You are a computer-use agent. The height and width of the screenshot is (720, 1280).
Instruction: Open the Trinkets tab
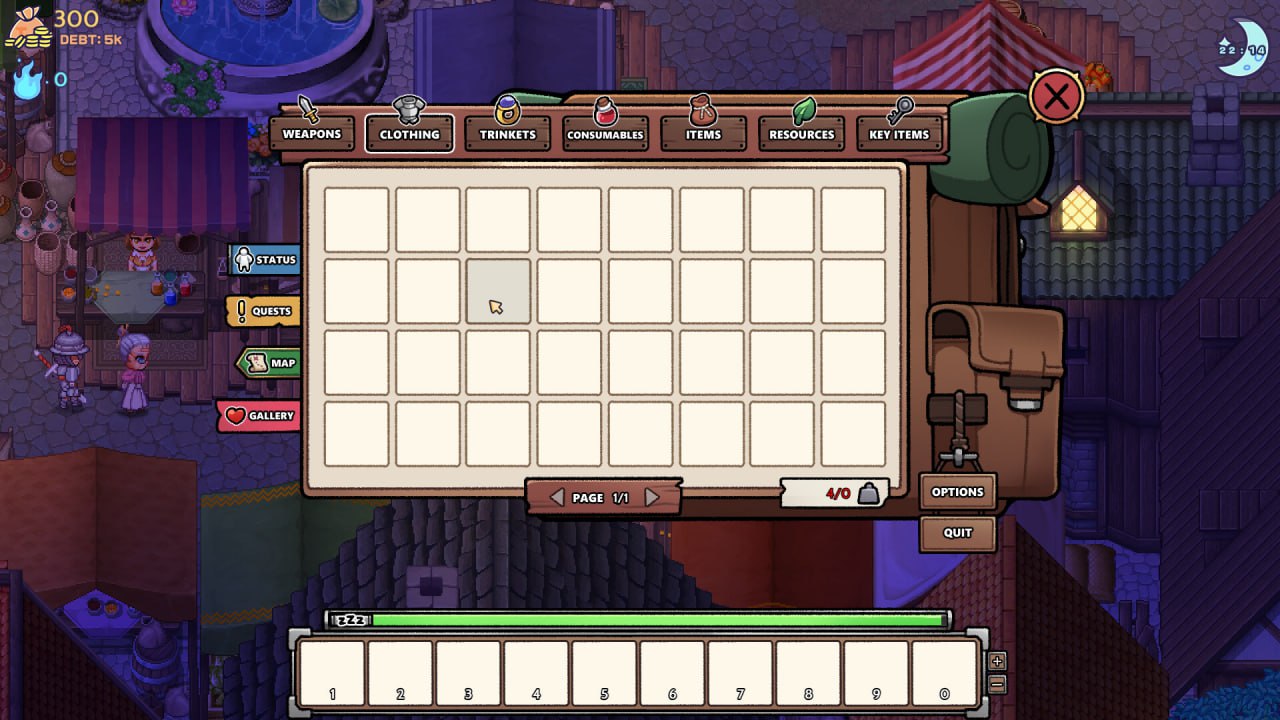[506, 131]
